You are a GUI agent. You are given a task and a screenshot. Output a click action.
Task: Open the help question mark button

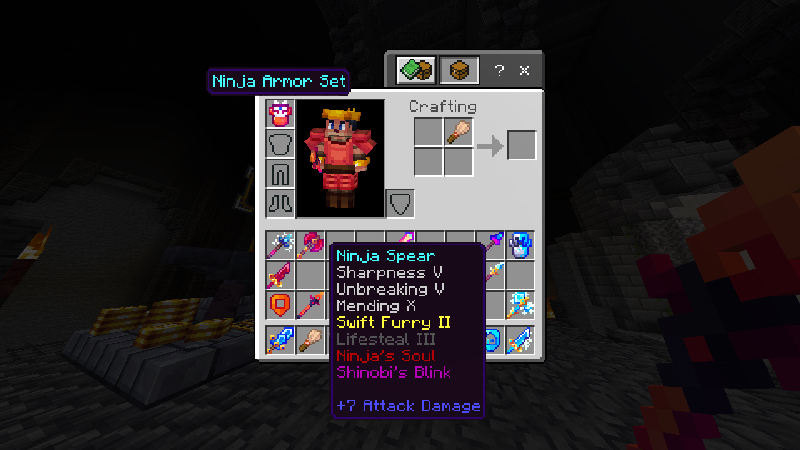click(x=499, y=71)
